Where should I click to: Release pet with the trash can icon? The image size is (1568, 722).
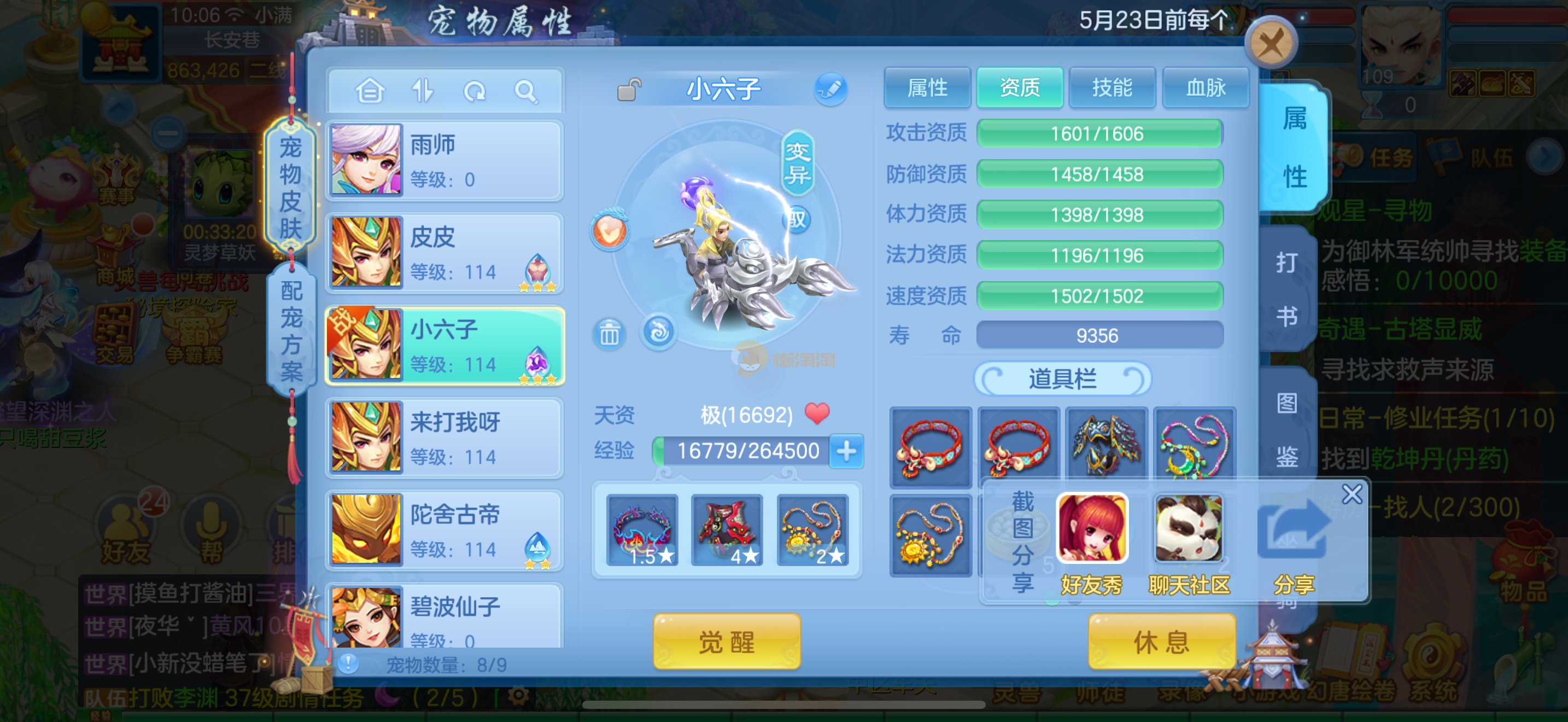click(609, 334)
